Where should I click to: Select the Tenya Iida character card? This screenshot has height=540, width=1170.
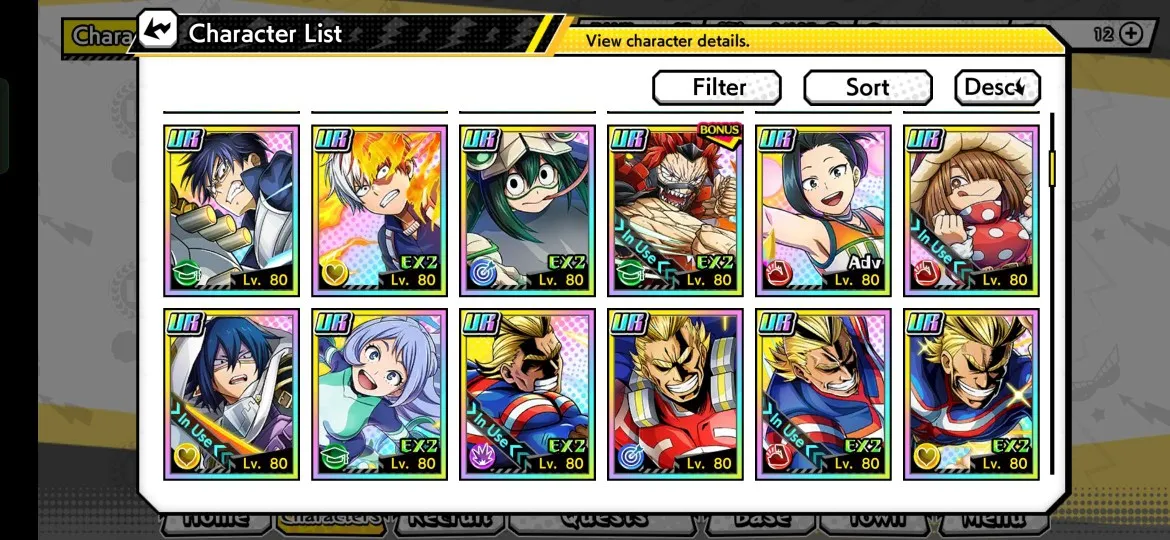[232, 210]
